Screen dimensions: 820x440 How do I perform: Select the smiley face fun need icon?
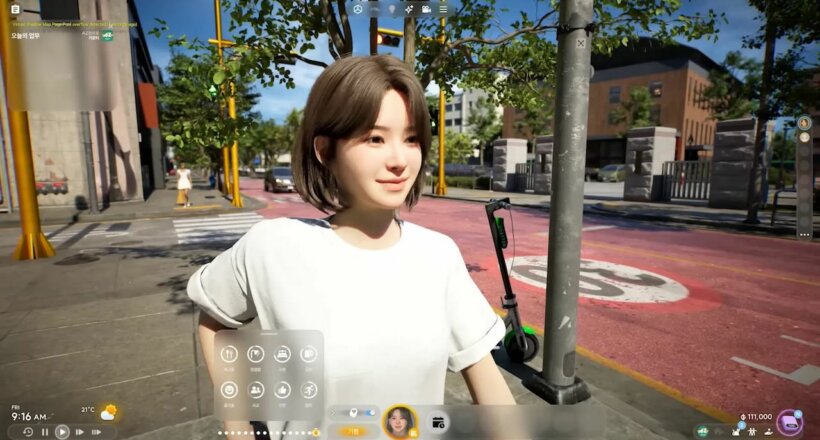(229, 390)
